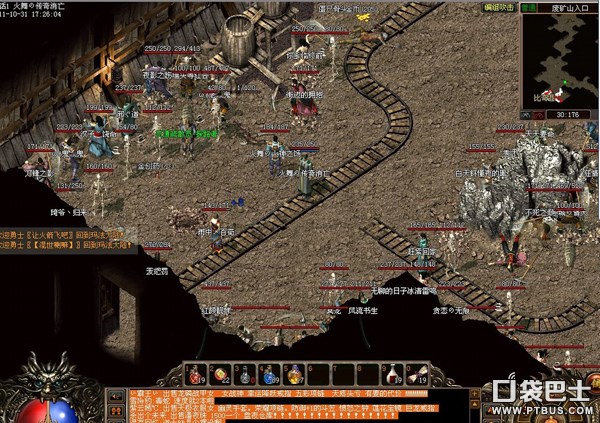Drink the blue potion in hotbar slot 4
600x423 pixels.
[269, 375]
